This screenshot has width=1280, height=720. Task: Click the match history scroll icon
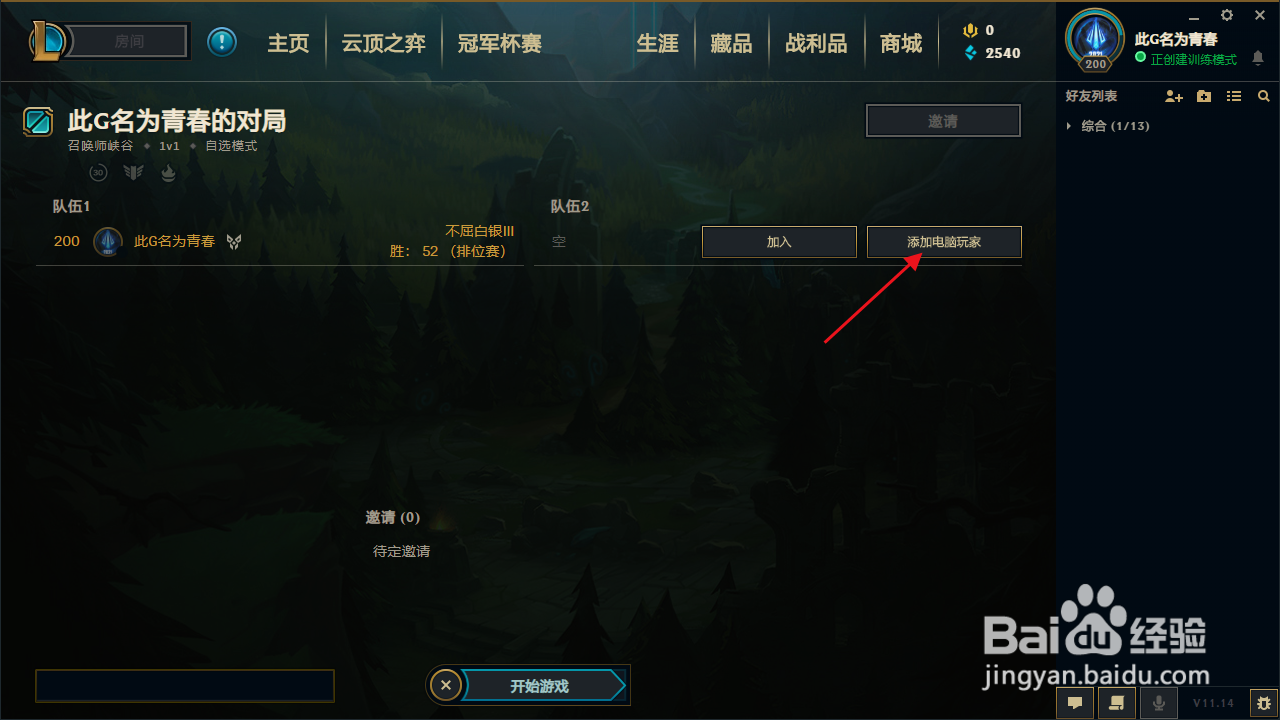tap(1116, 703)
